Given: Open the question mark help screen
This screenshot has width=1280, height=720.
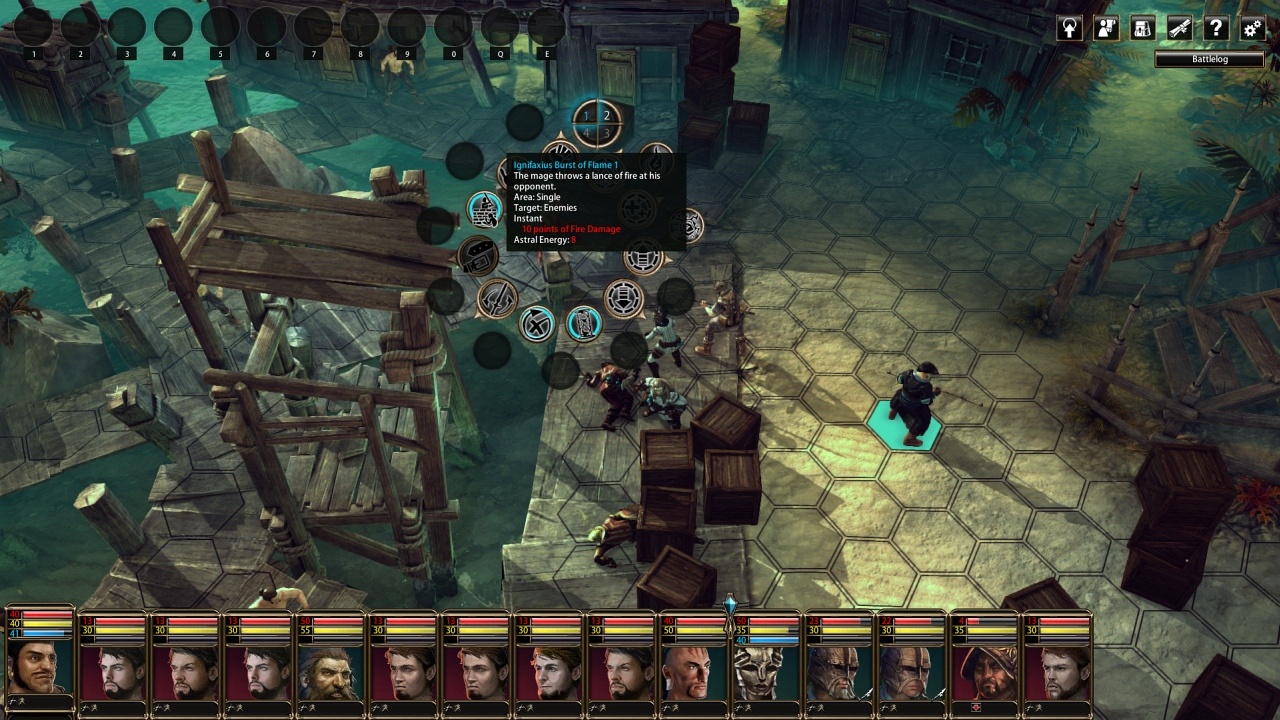Looking at the screenshot, I should 1216,28.
